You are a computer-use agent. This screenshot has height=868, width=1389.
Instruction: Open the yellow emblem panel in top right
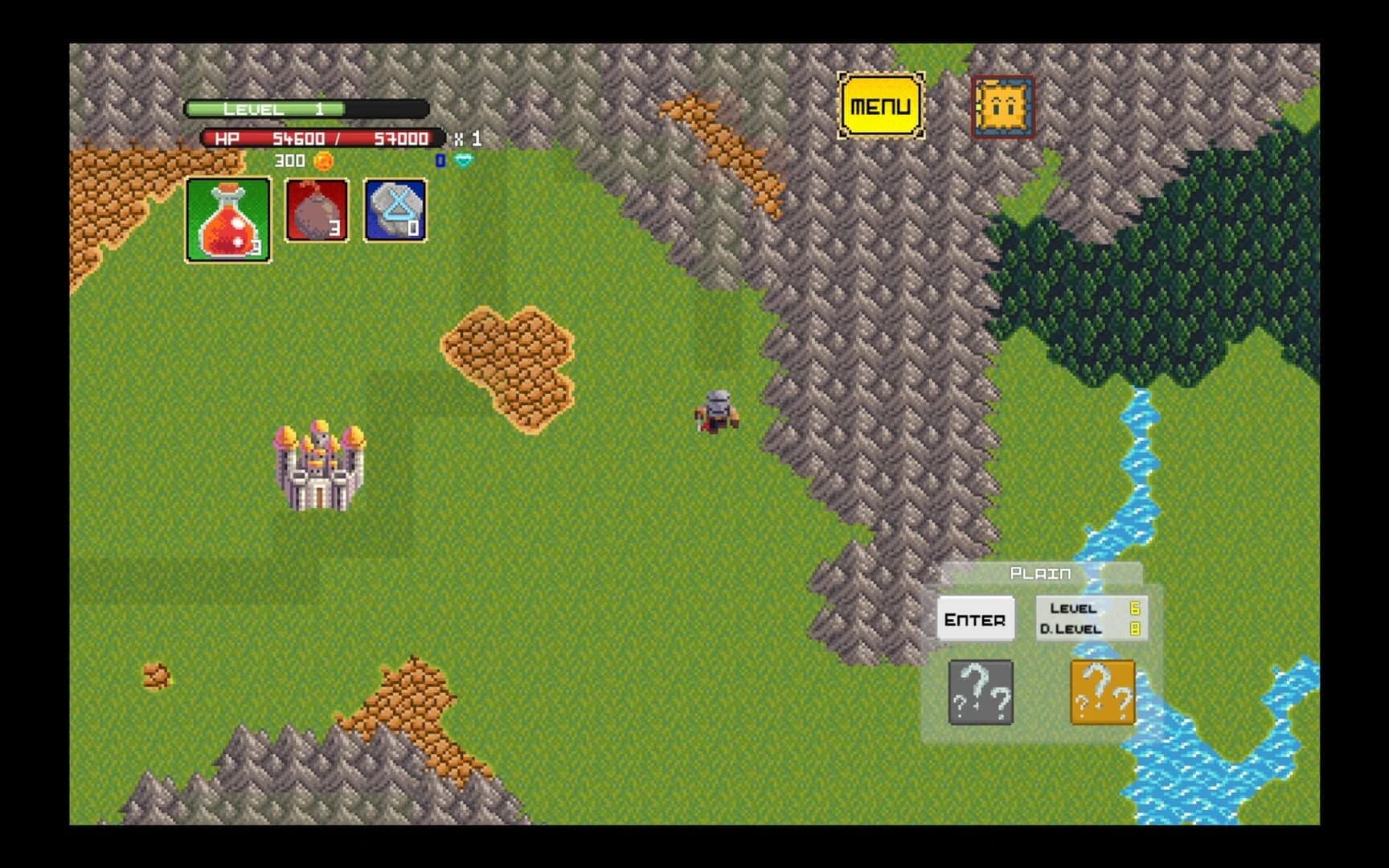[1002, 107]
